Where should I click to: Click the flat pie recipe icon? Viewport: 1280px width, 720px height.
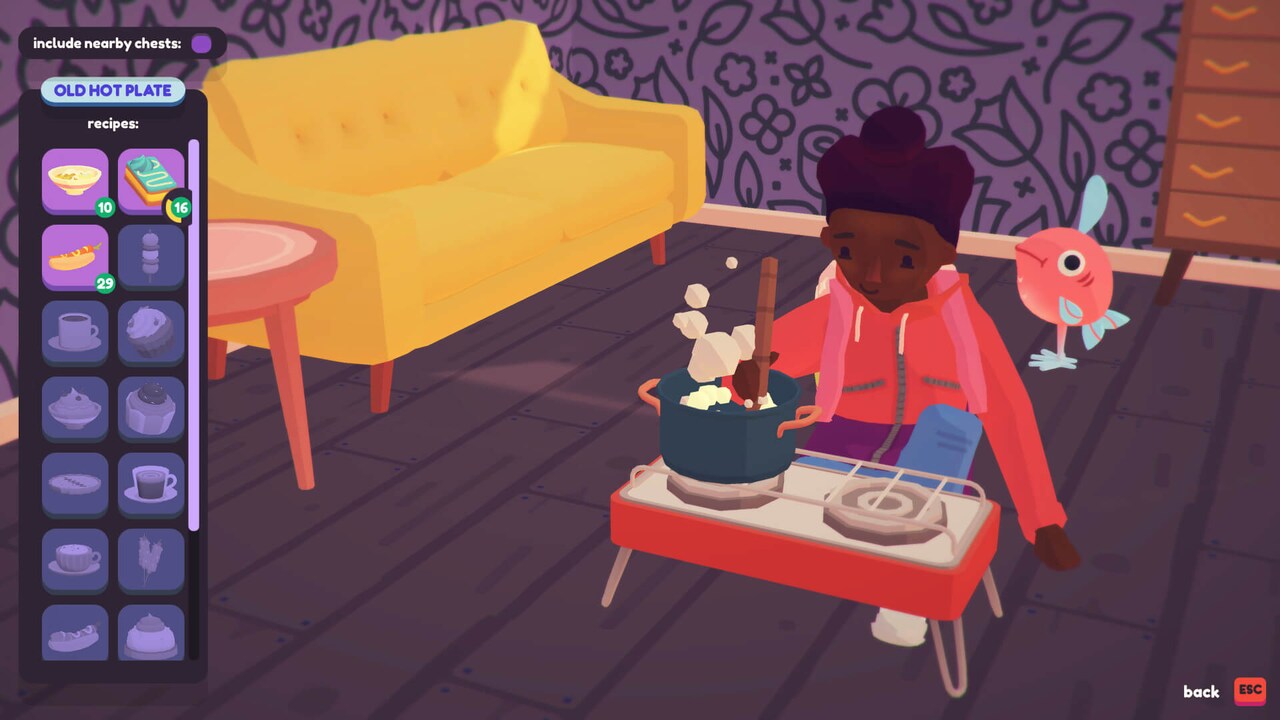click(75, 484)
